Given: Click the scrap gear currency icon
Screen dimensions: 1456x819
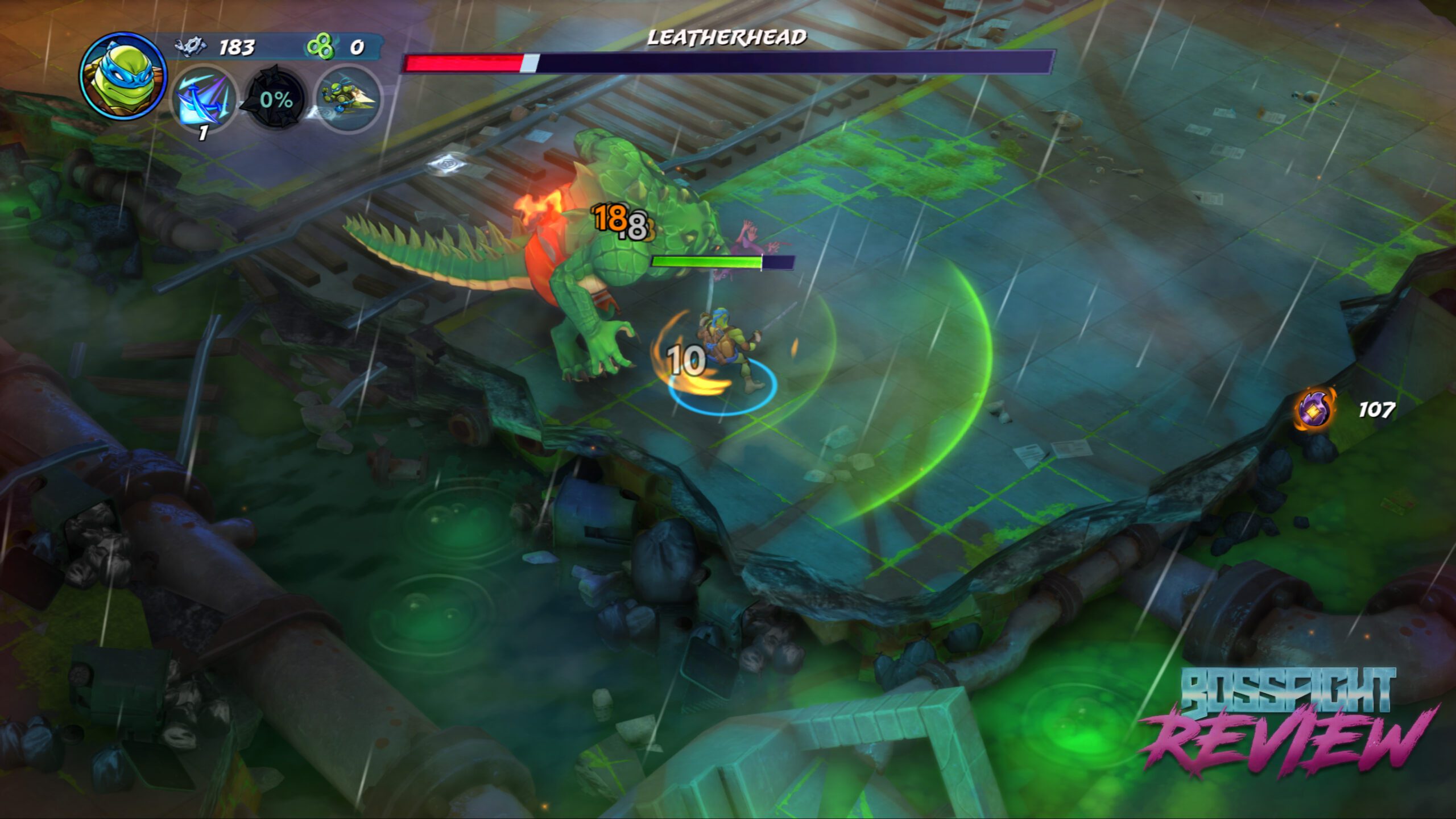Looking at the screenshot, I should tap(191, 46).
